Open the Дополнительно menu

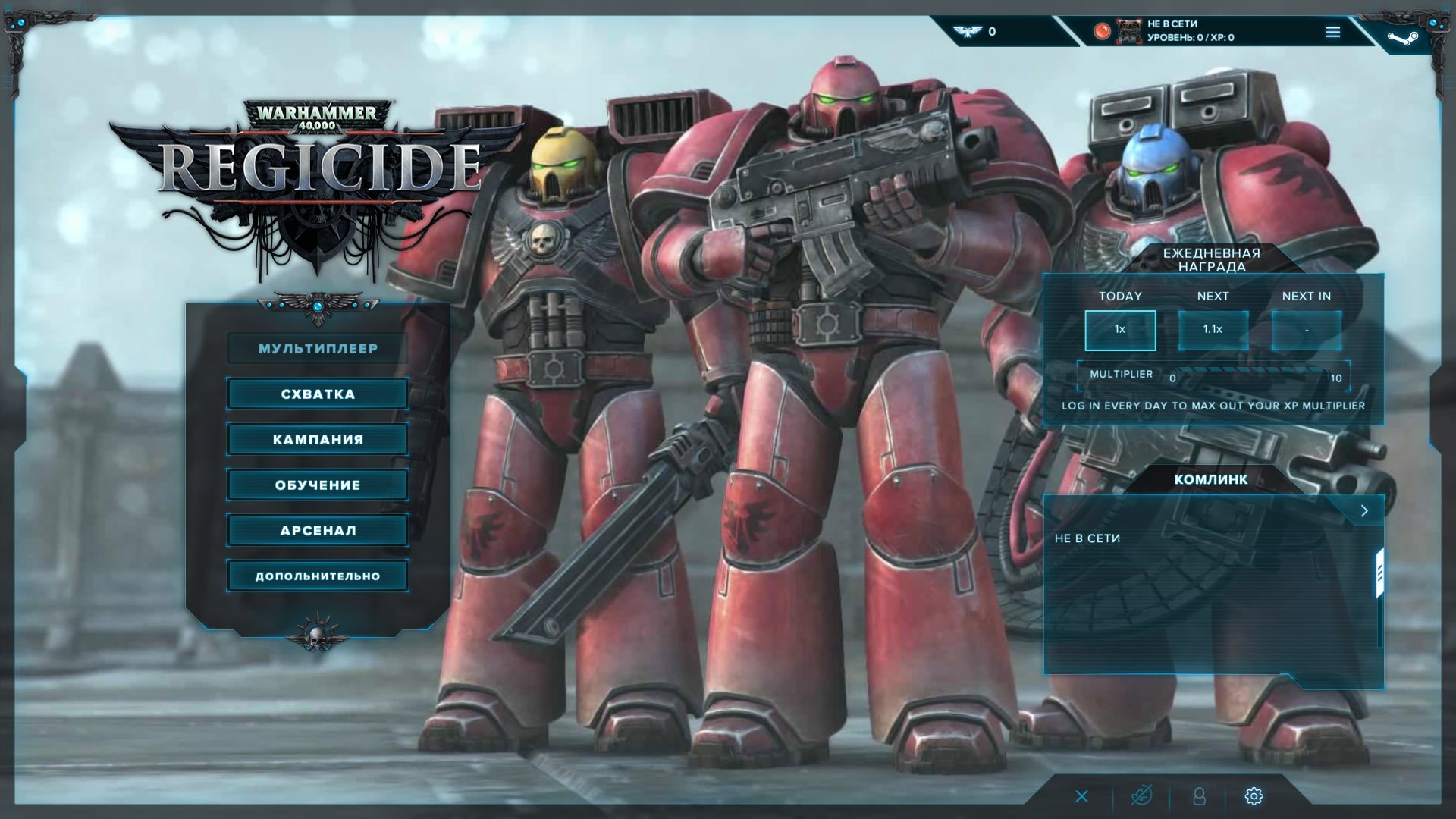click(318, 576)
